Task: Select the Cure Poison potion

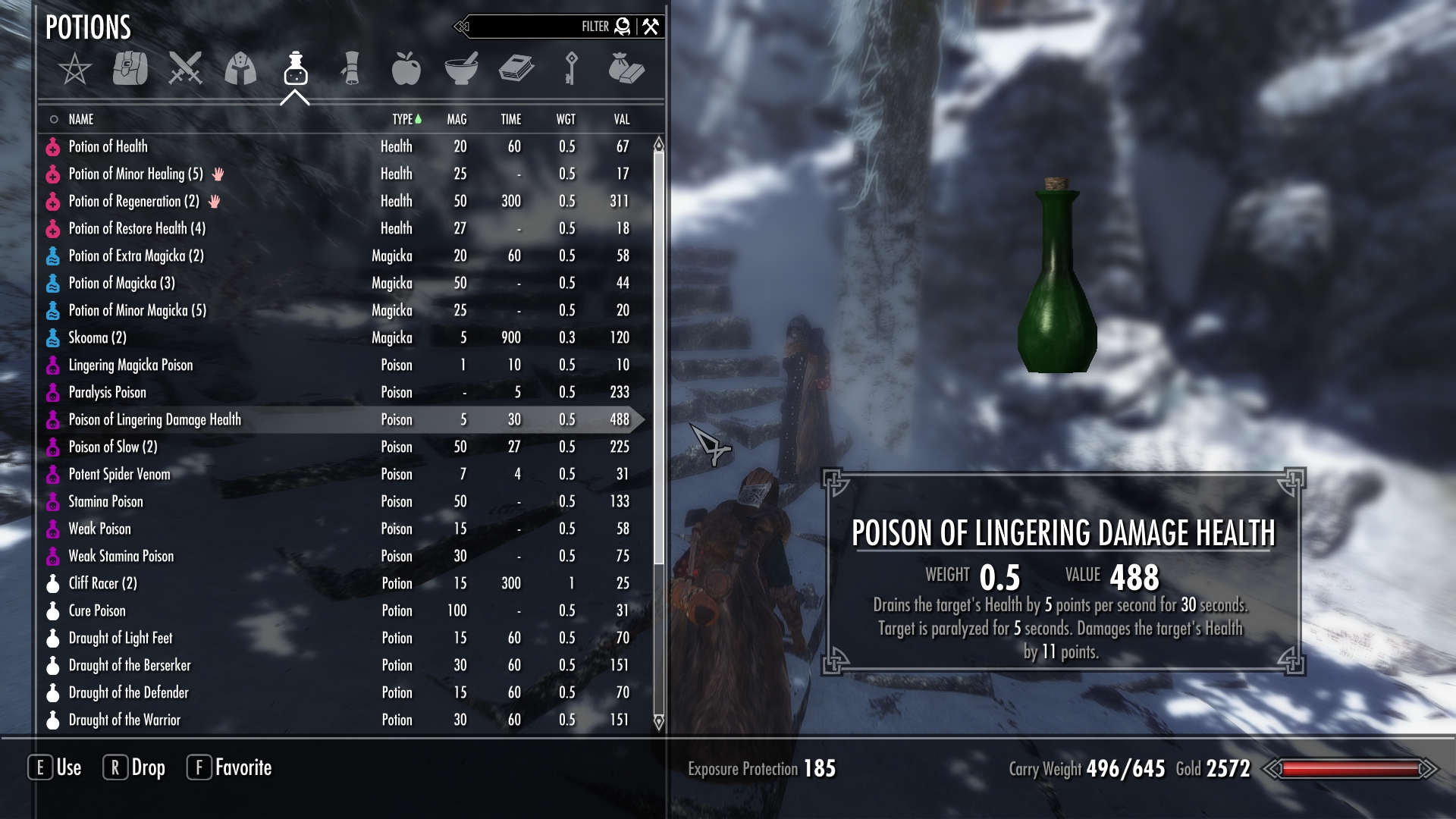Action: (x=97, y=610)
